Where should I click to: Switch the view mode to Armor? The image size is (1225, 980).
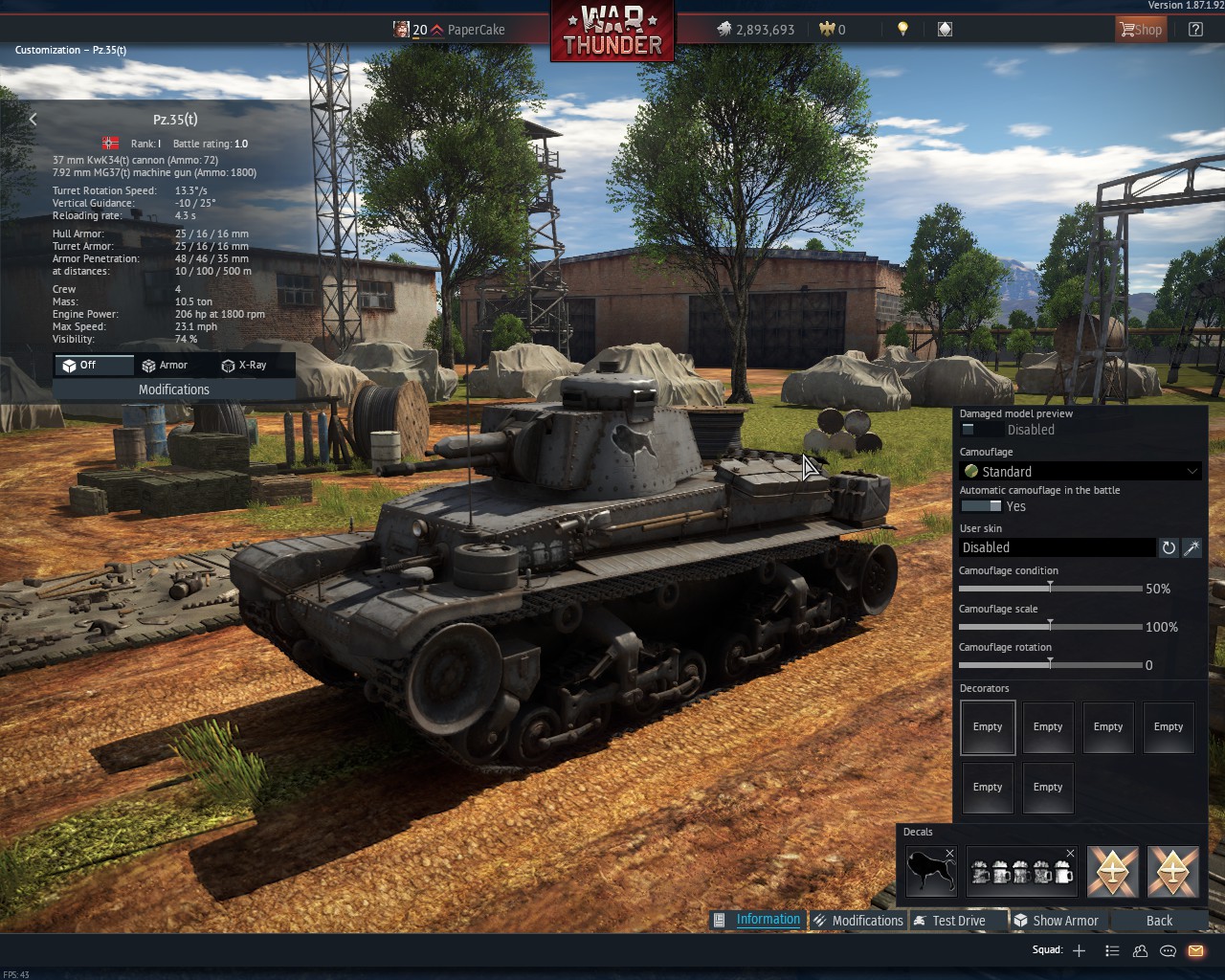[165, 365]
